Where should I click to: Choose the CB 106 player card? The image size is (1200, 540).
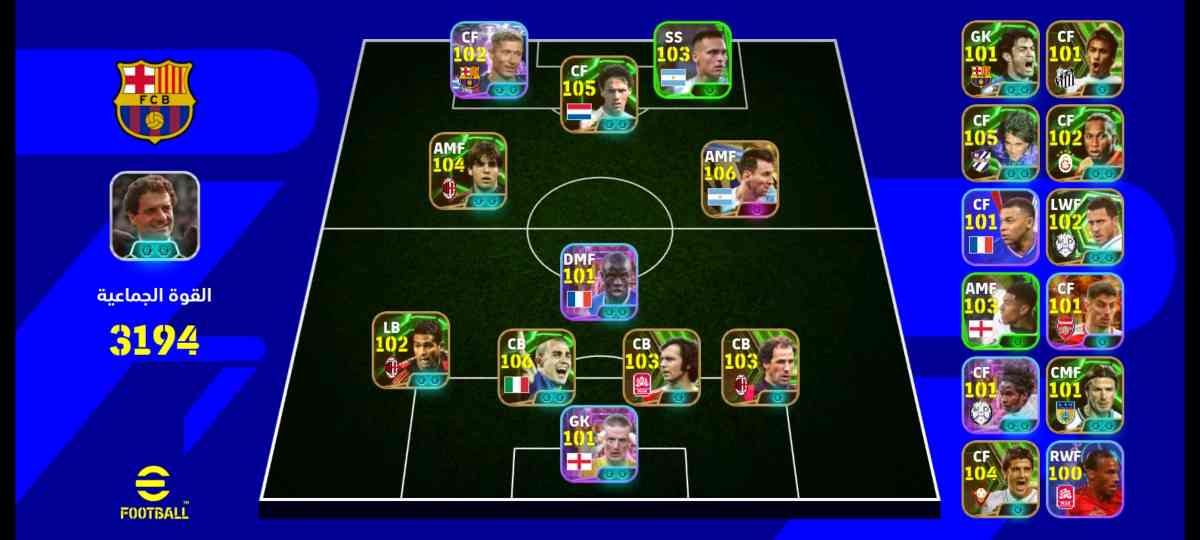(537, 367)
